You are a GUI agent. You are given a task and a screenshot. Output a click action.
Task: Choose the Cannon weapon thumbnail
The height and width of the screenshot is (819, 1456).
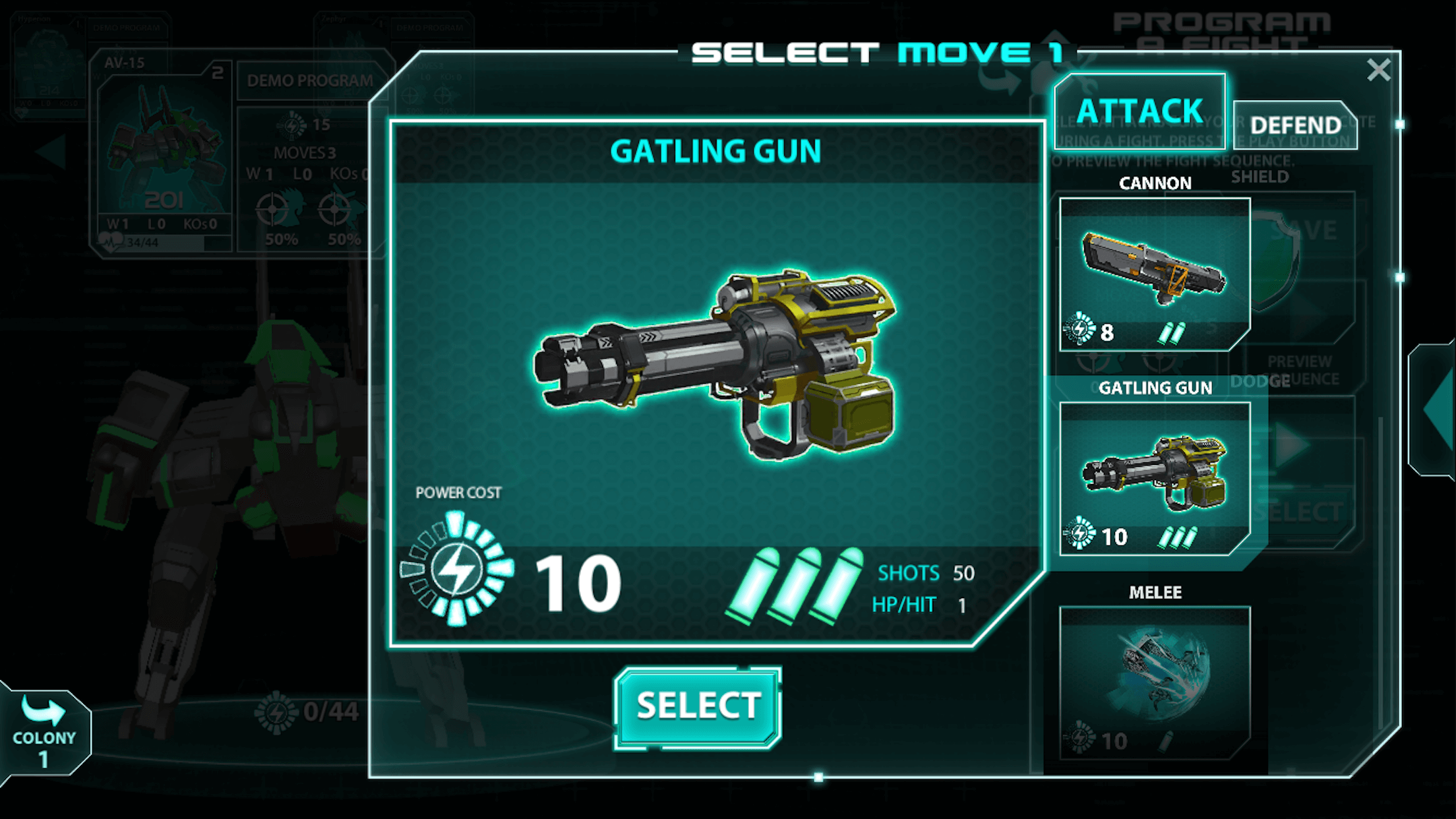[x=1154, y=274]
